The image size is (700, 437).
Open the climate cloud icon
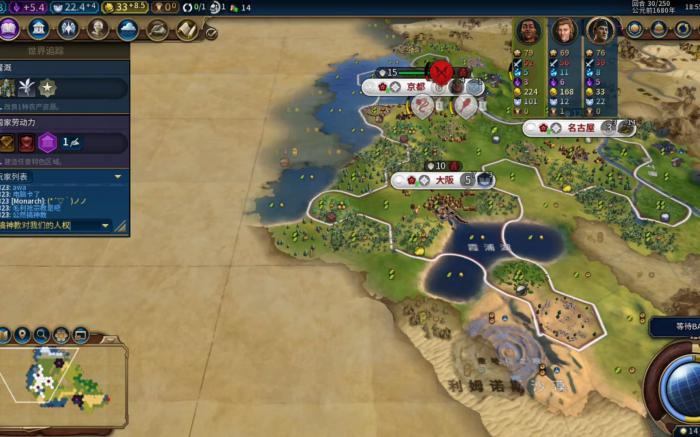pos(128,29)
